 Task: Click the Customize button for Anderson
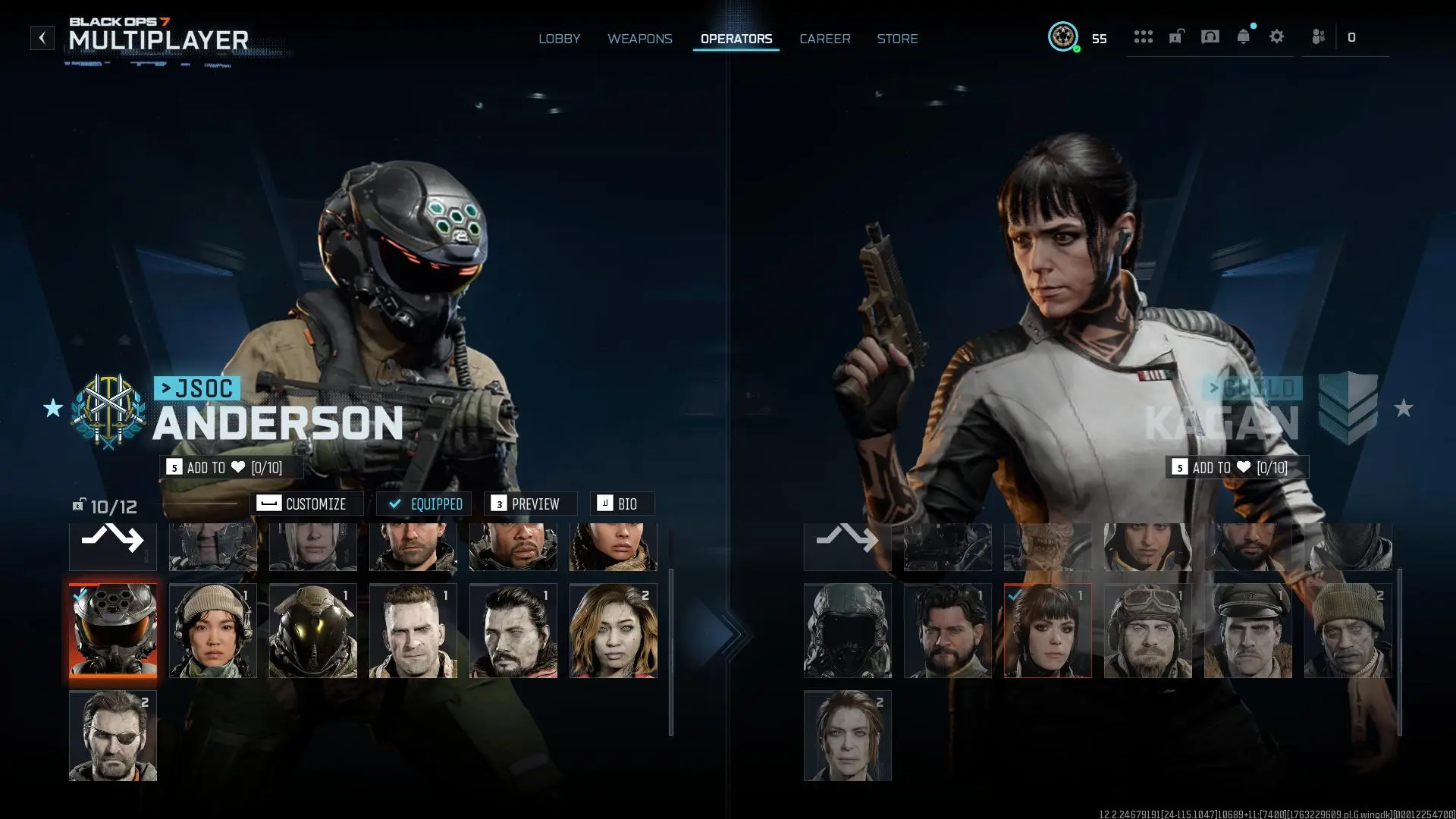(x=308, y=503)
